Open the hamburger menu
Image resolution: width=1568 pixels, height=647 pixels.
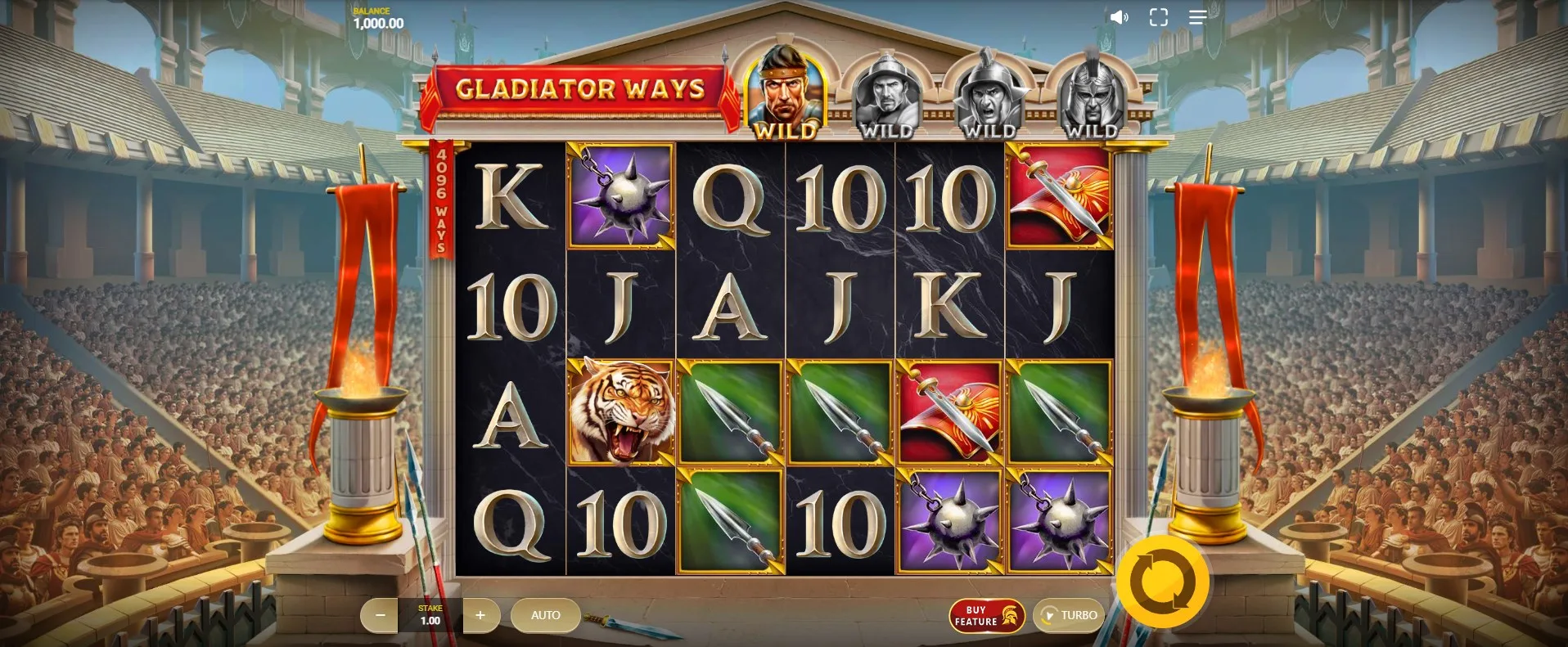1197,17
